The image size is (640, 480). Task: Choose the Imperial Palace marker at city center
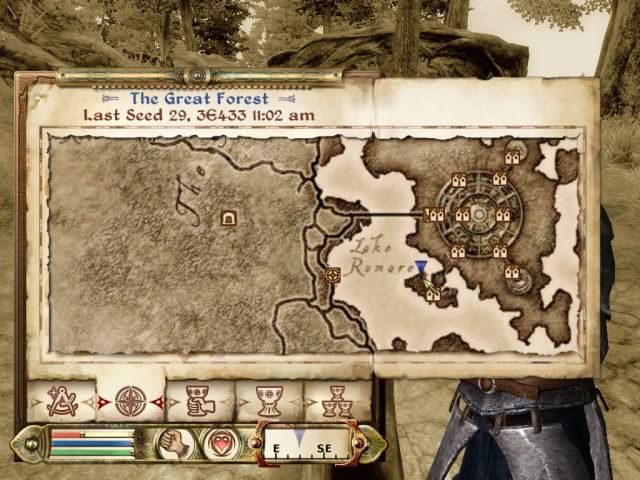coord(478,214)
